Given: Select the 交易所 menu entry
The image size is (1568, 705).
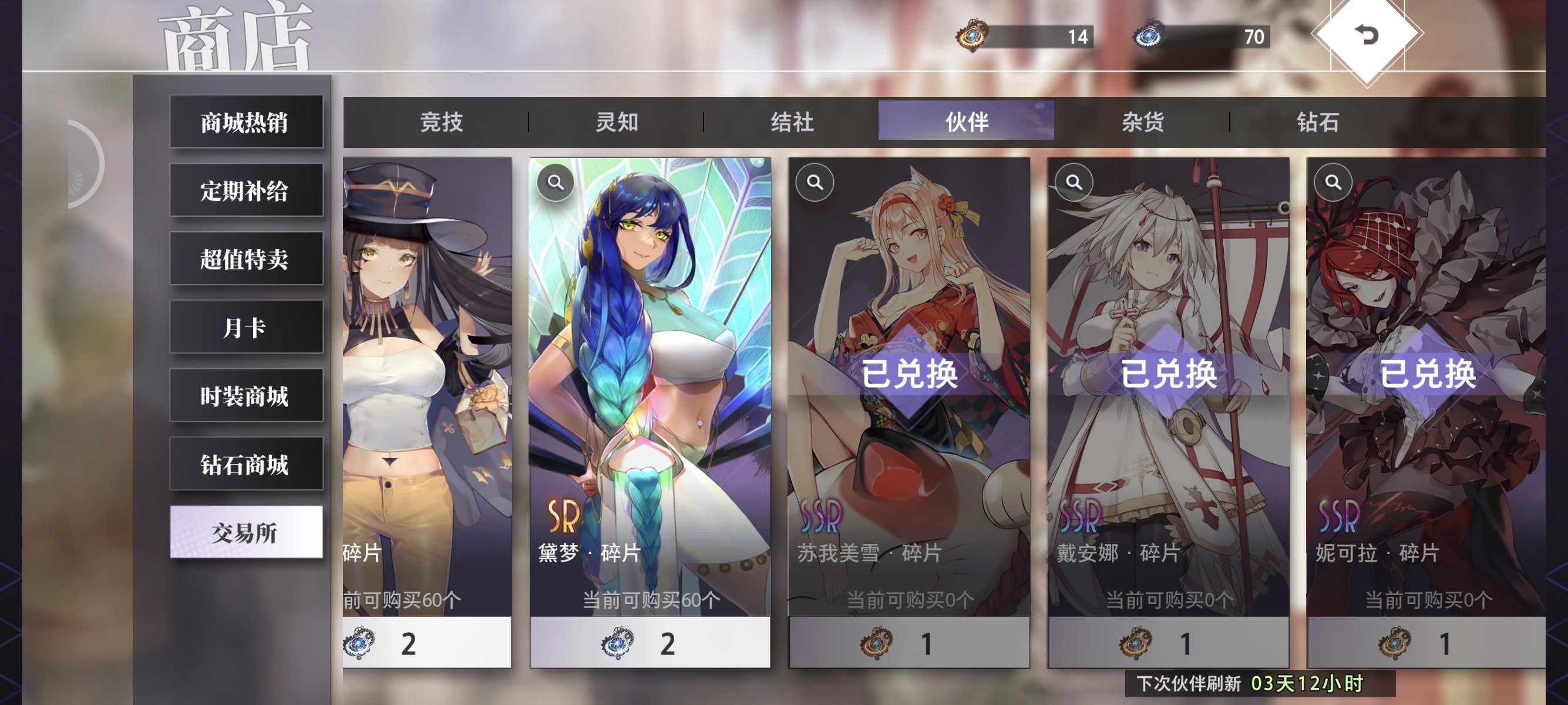Looking at the screenshot, I should coord(245,532).
